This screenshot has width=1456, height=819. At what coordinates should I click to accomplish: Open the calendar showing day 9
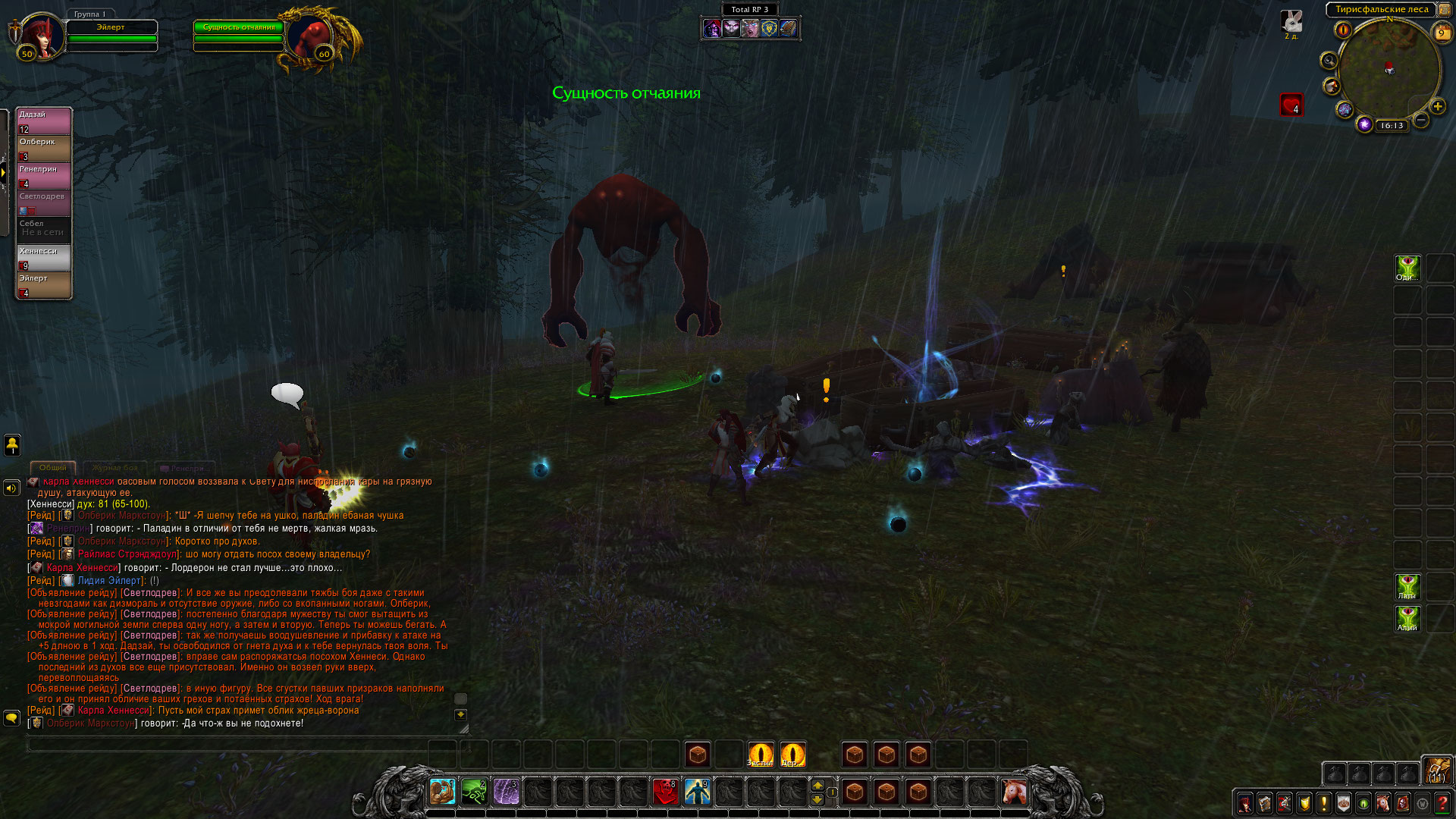[x=1442, y=33]
